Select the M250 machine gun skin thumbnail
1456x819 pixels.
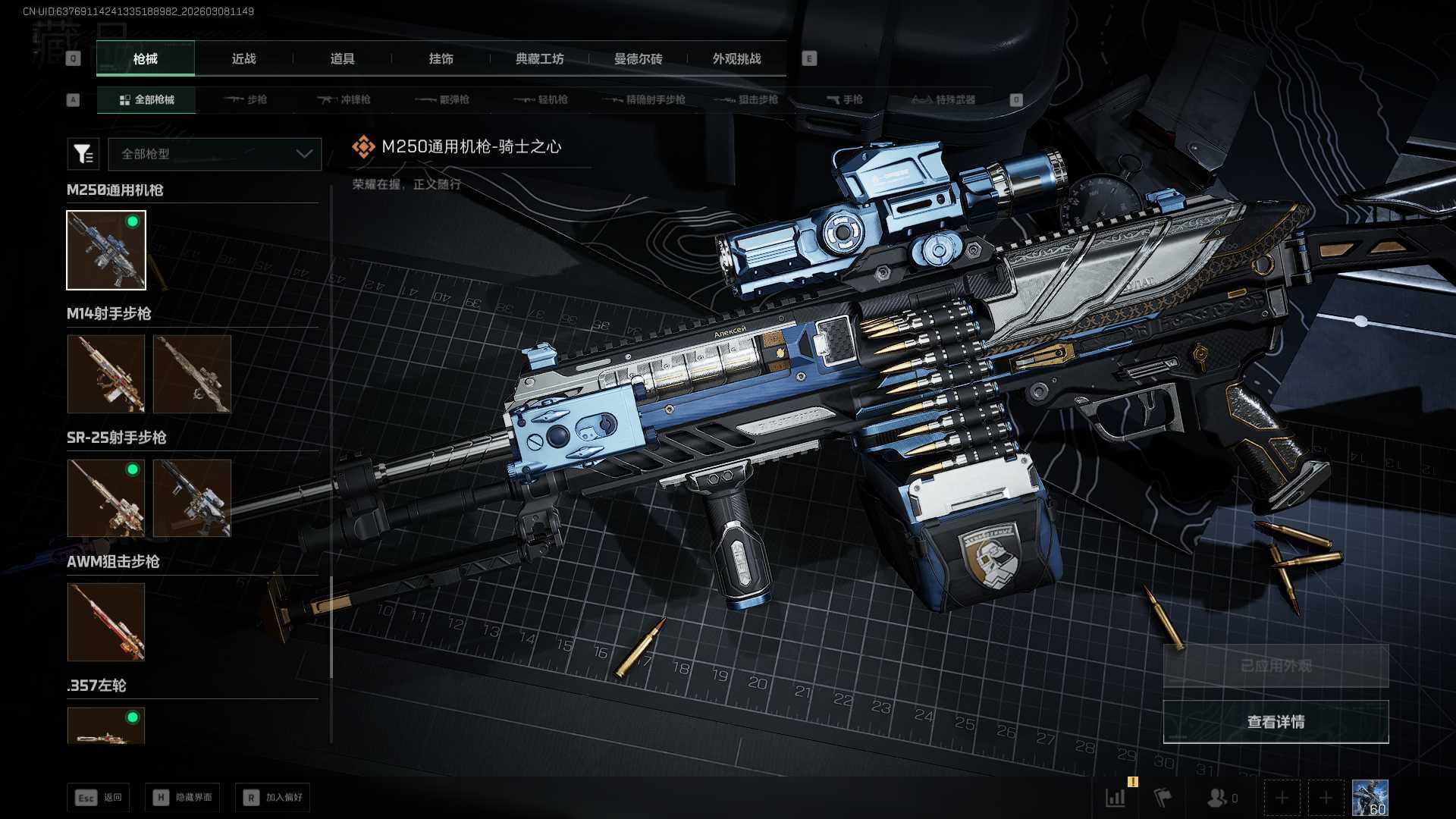106,250
